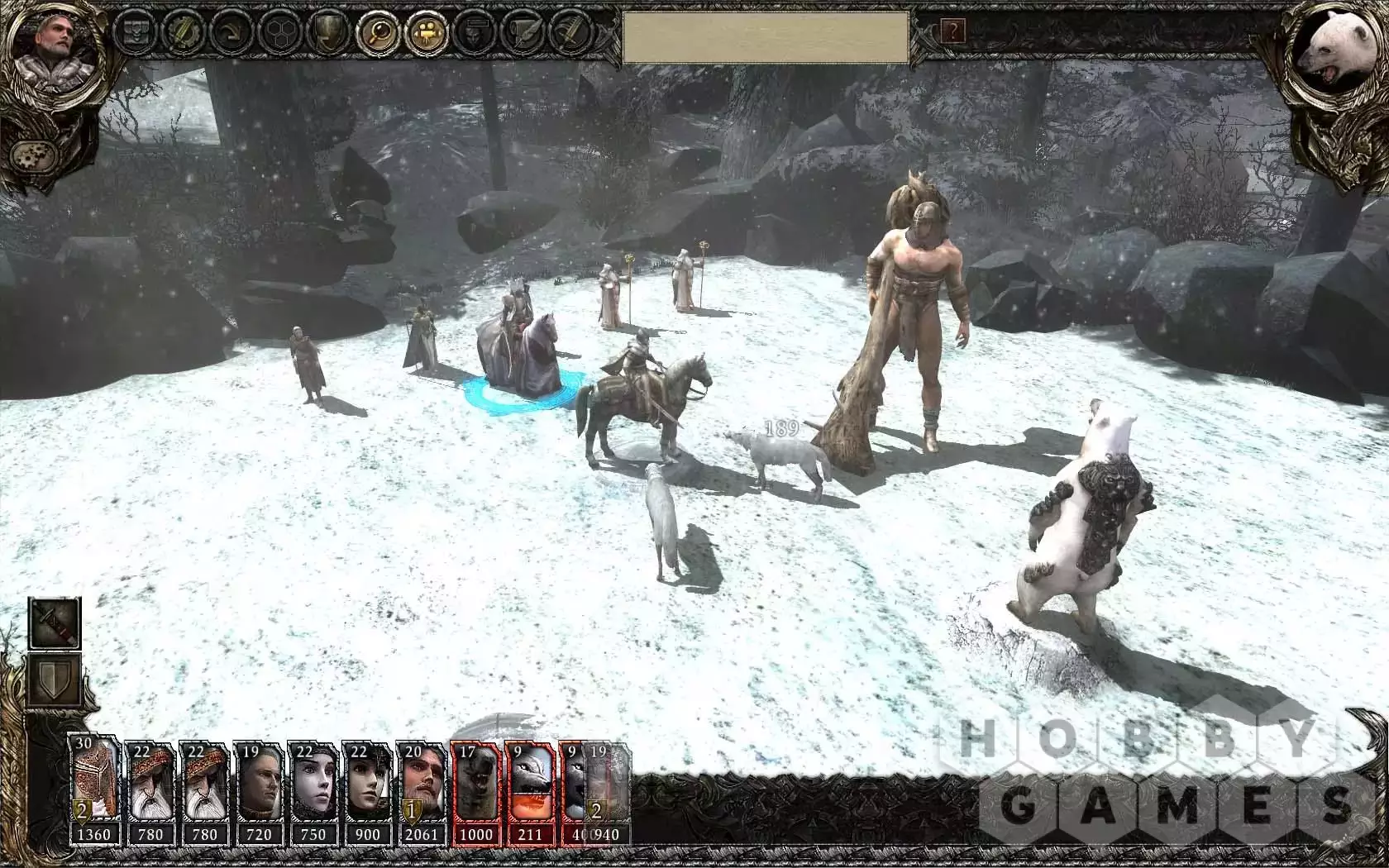Open the question mark help button
The width and height of the screenshot is (1389, 868).
(953, 31)
